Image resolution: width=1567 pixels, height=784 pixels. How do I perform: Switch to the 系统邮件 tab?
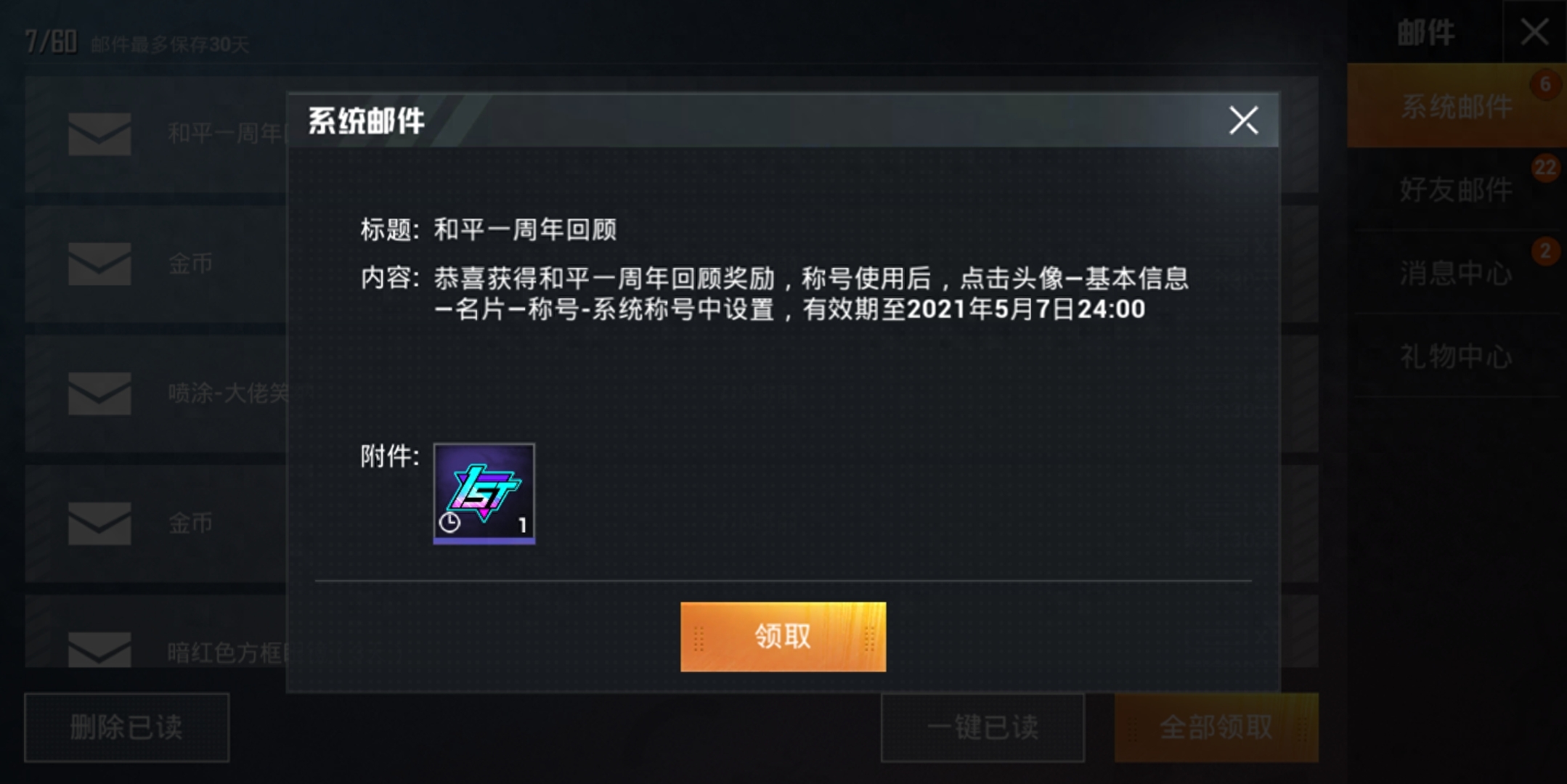(1457, 106)
